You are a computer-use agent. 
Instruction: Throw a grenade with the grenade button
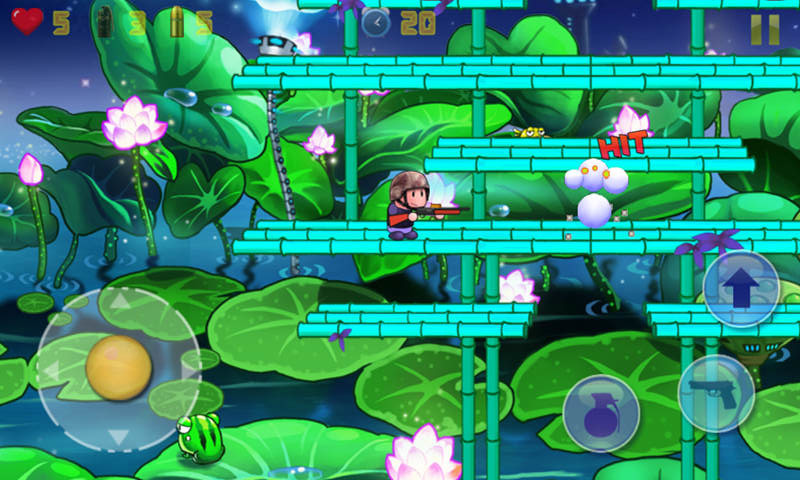click(x=600, y=414)
